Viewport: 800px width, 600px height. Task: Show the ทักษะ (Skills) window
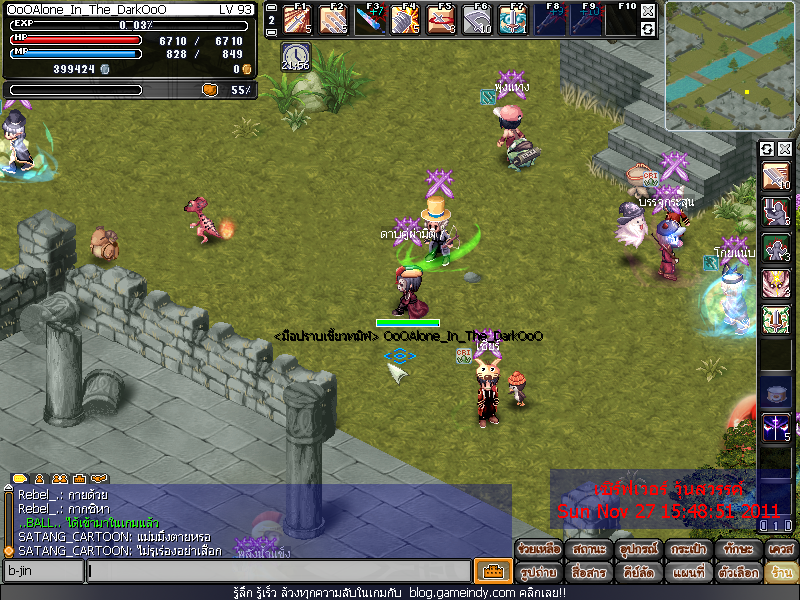(x=736, y=549)
